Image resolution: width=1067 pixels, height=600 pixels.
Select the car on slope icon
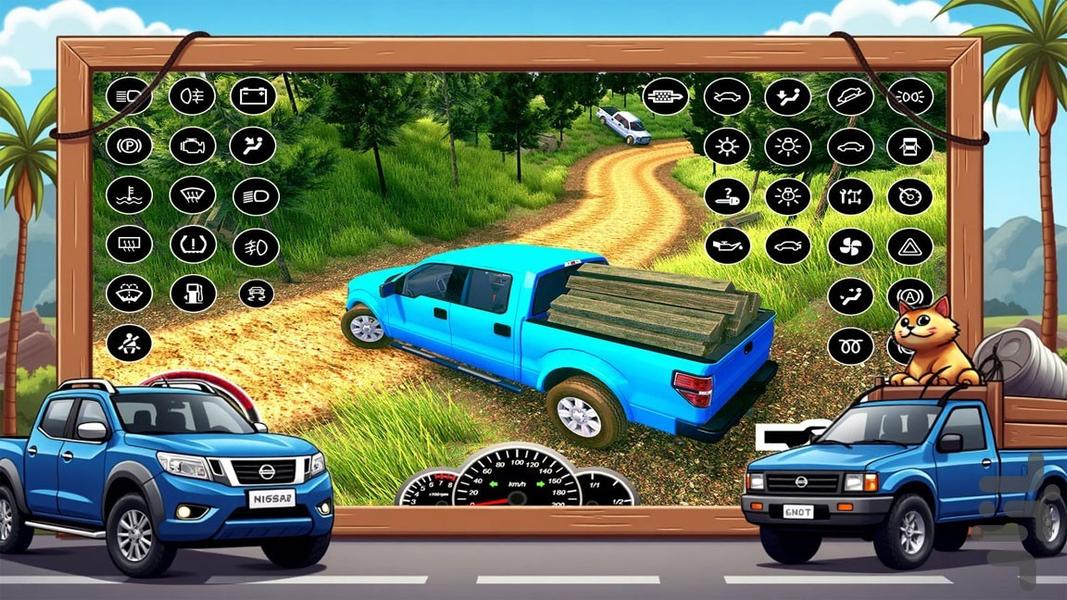click(x=850, y=97)
